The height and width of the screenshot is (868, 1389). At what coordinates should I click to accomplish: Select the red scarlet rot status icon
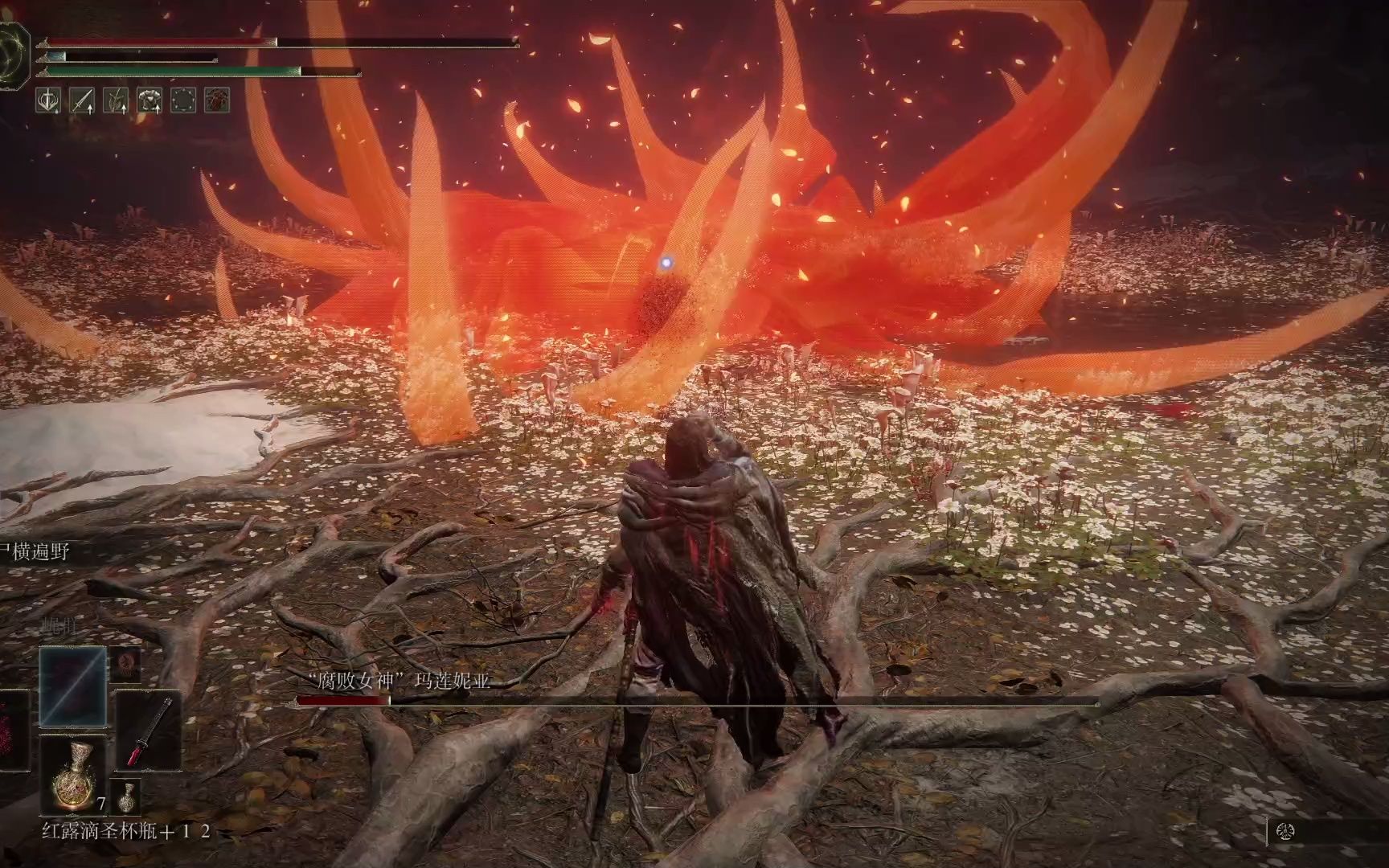217,100
